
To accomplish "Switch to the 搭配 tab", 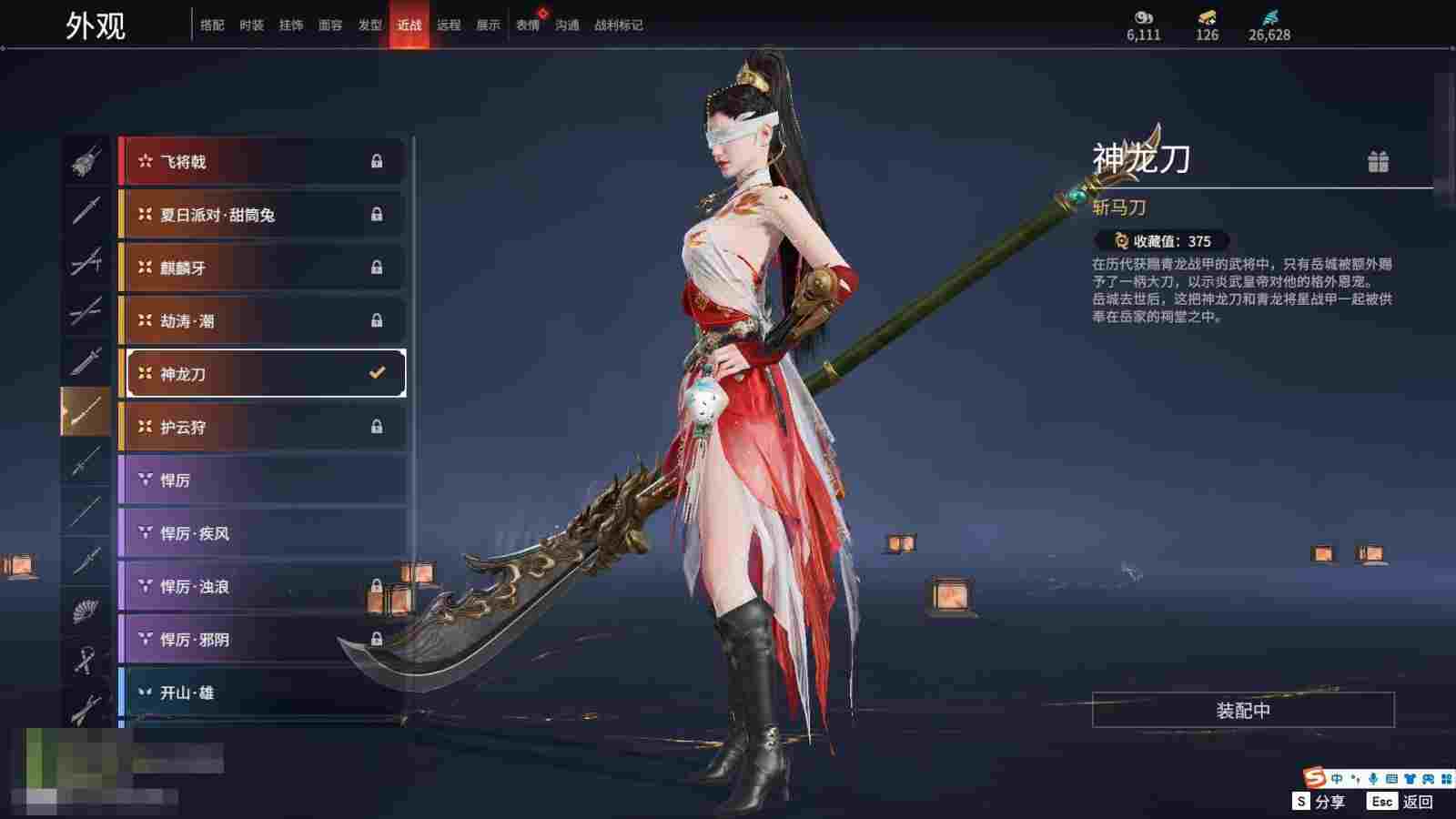I will pyautogui.click(x=212, y=25).
